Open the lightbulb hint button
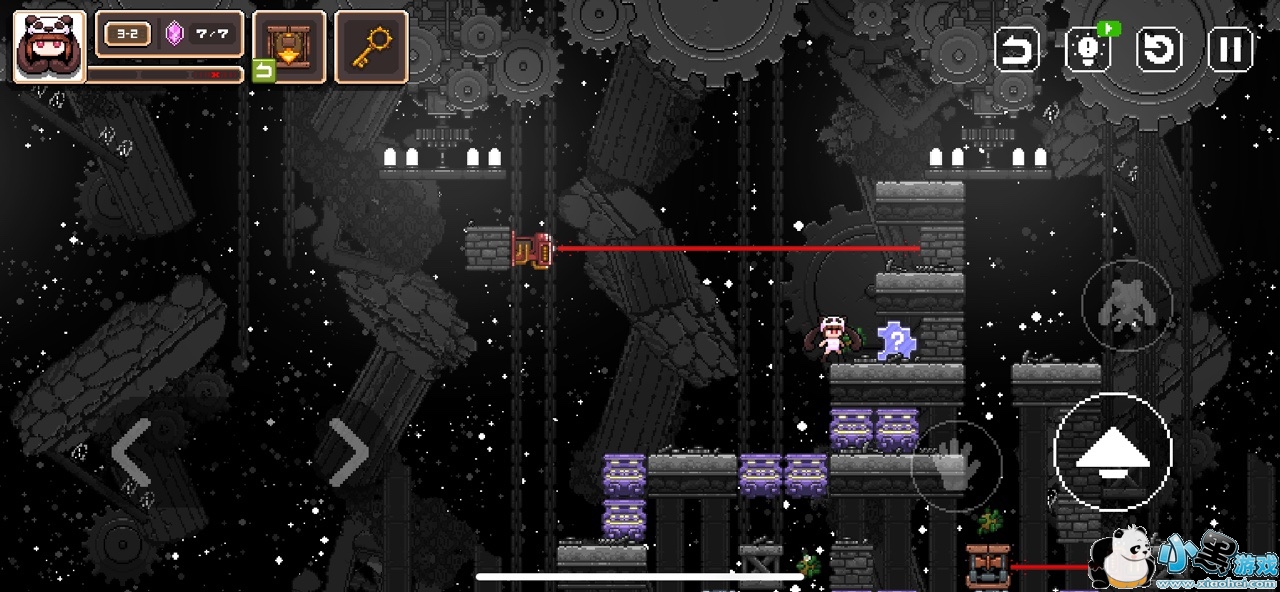This screenshot has width=1280, height=592. coord(1088,49)
